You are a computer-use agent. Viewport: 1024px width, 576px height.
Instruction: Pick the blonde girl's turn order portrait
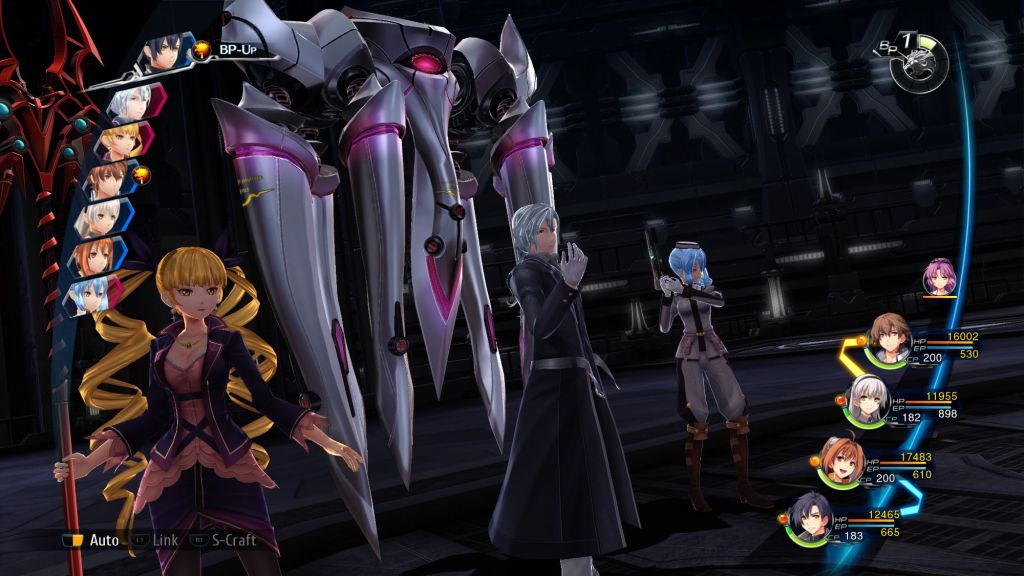coord(119,141)
